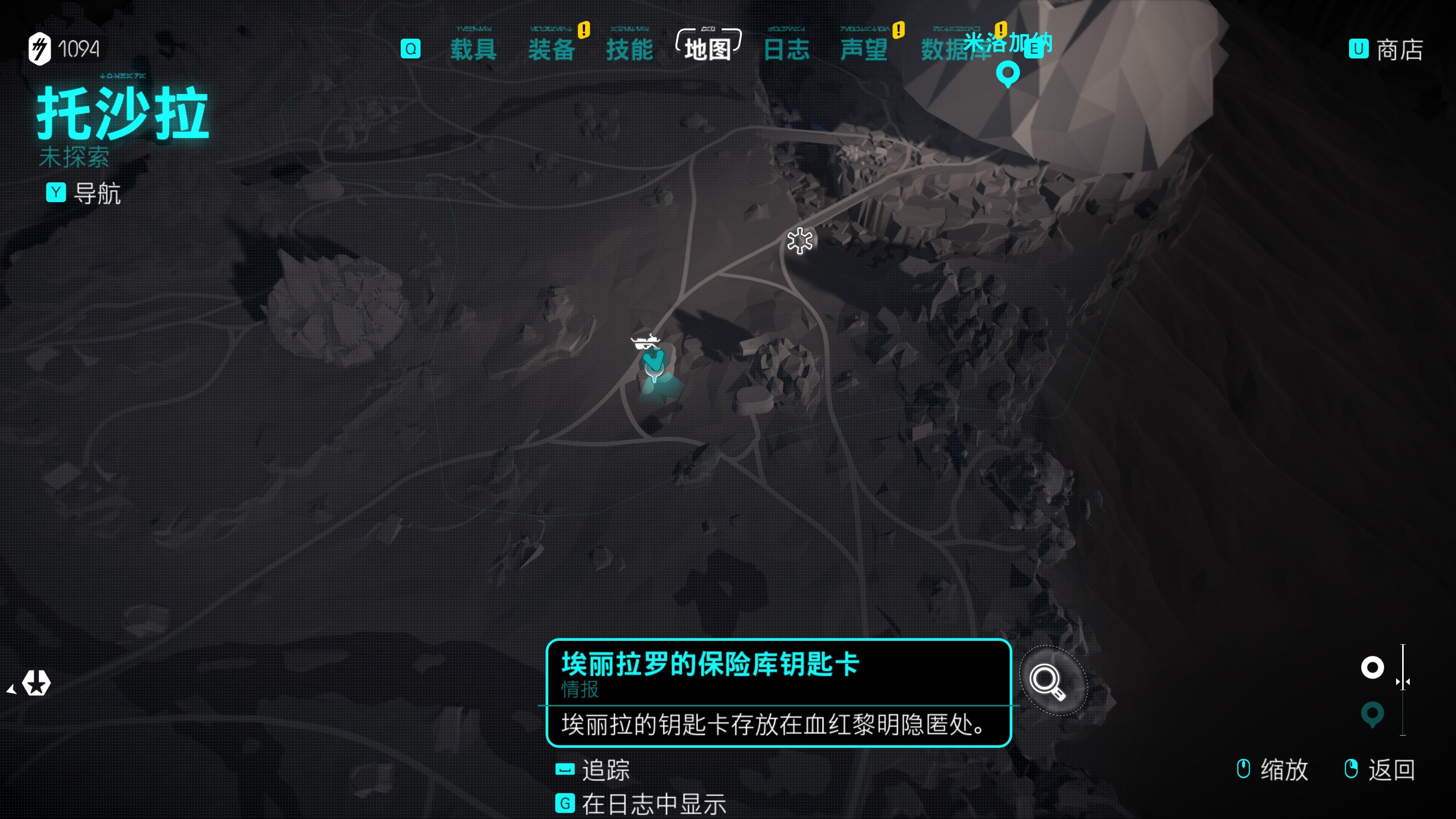This screenshot has height=819, width=1456.
Task: Click the white circle zoom-out indicator icon
Action: pyautogui.click(x=1373, y=667)
